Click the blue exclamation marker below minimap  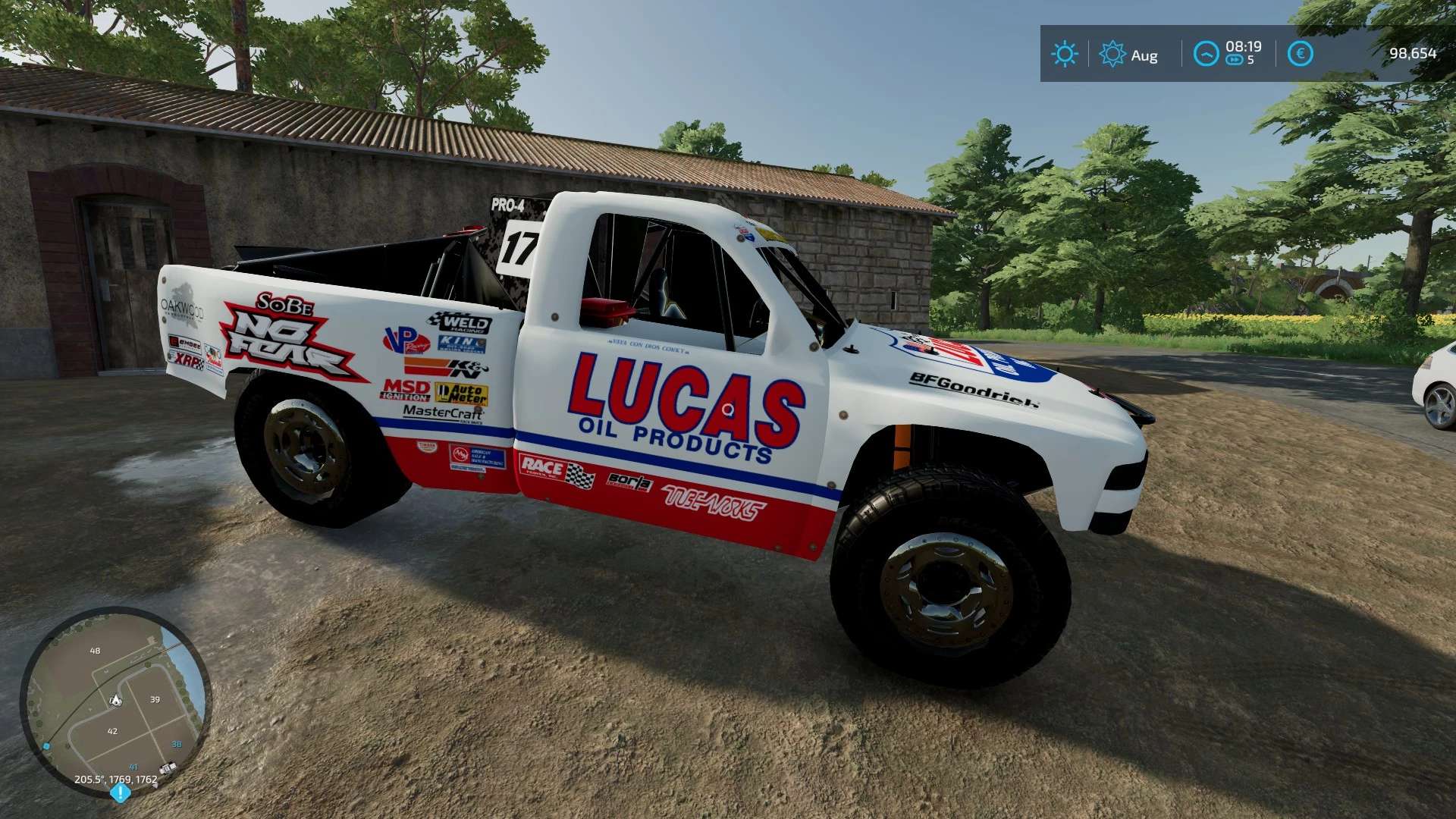pos(121,793)
